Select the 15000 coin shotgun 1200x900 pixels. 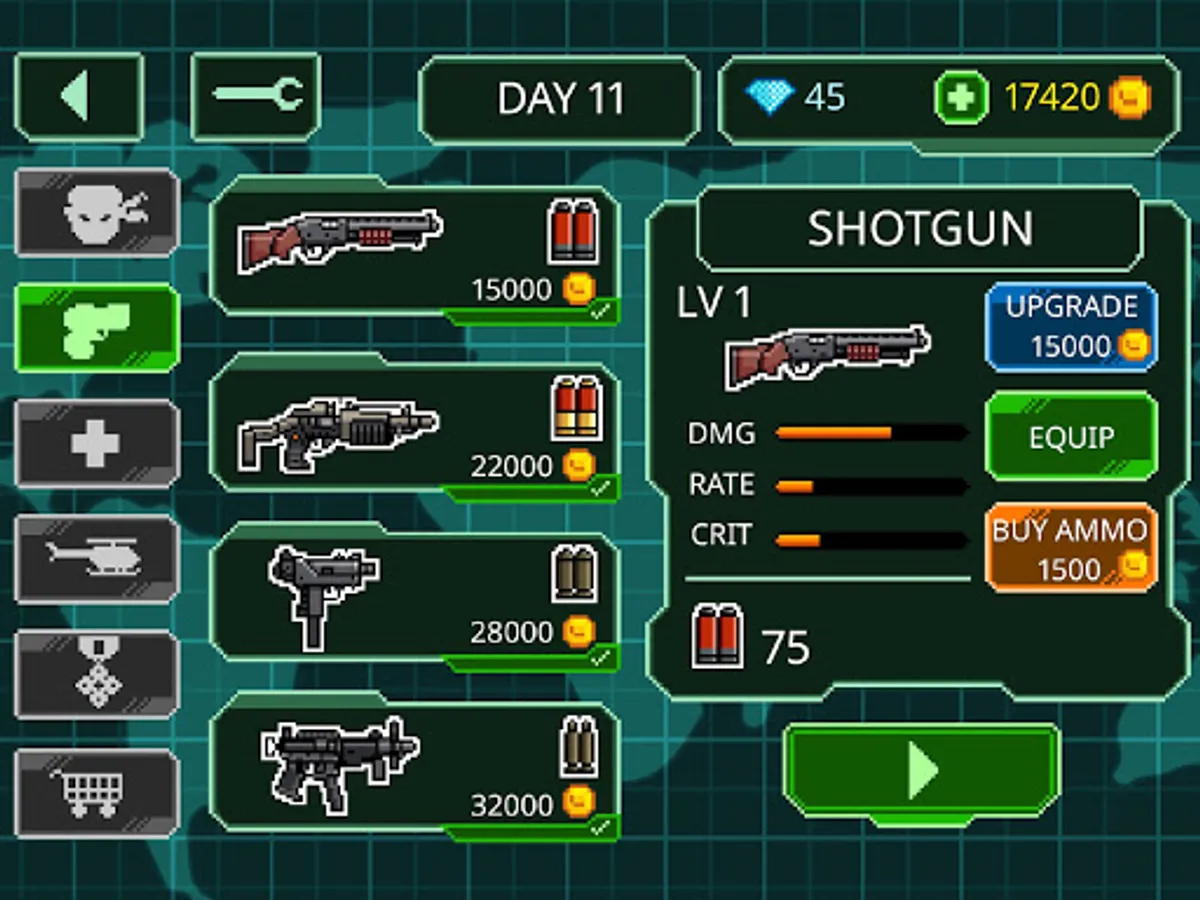pos(414,252)
